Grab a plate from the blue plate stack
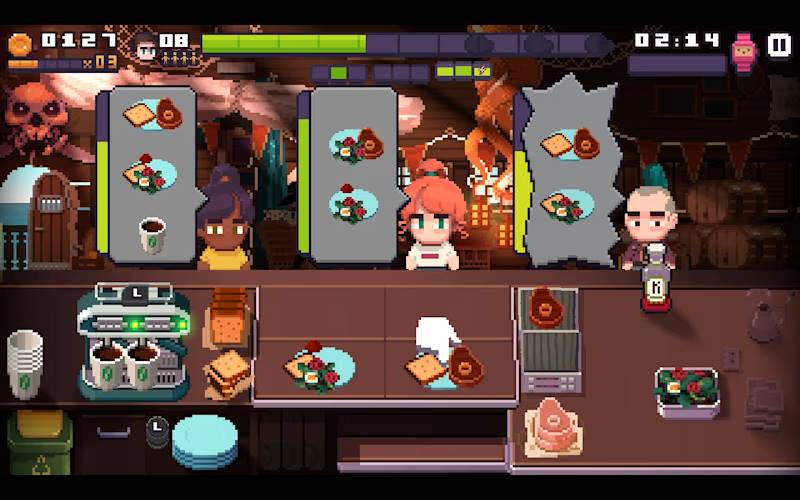 click(205, 441)
